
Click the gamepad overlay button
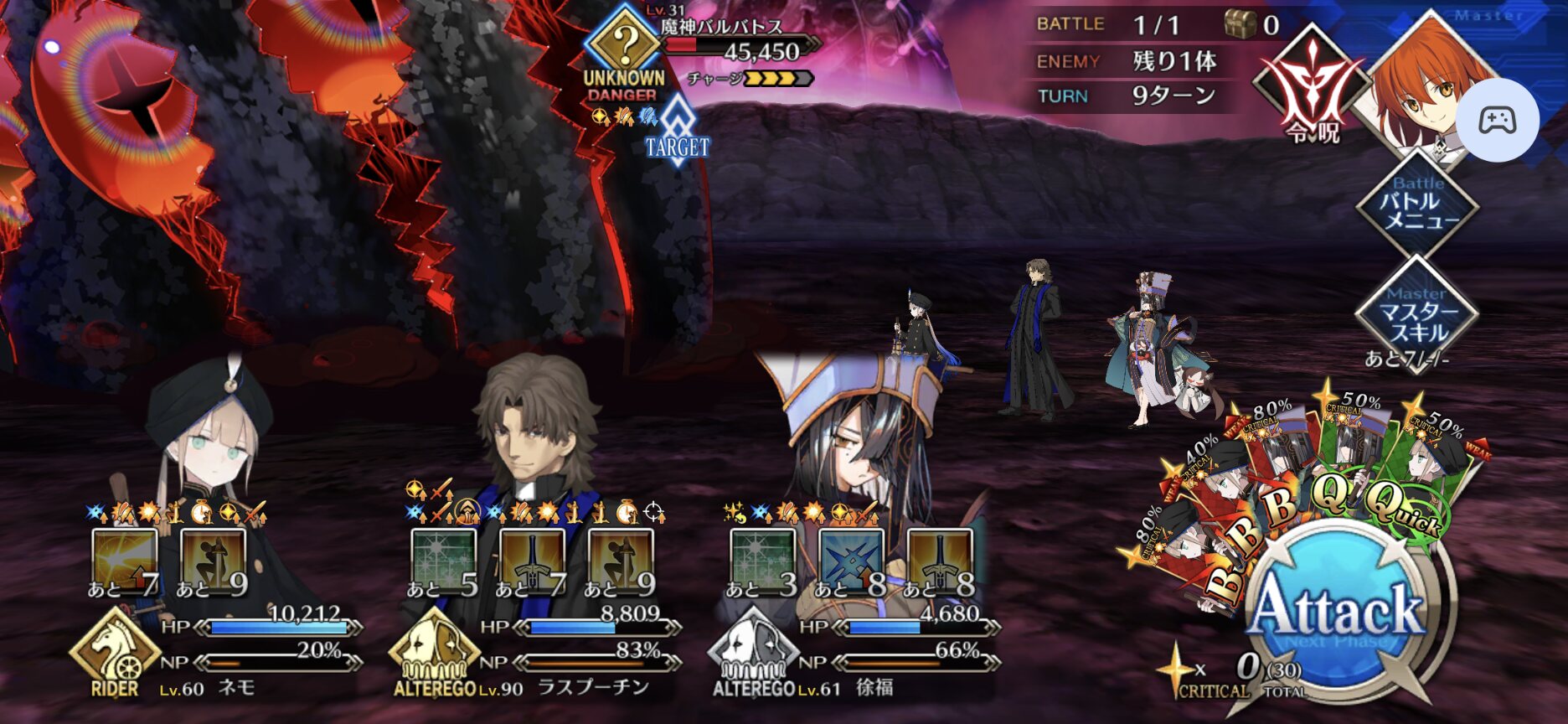[1497, 121]
